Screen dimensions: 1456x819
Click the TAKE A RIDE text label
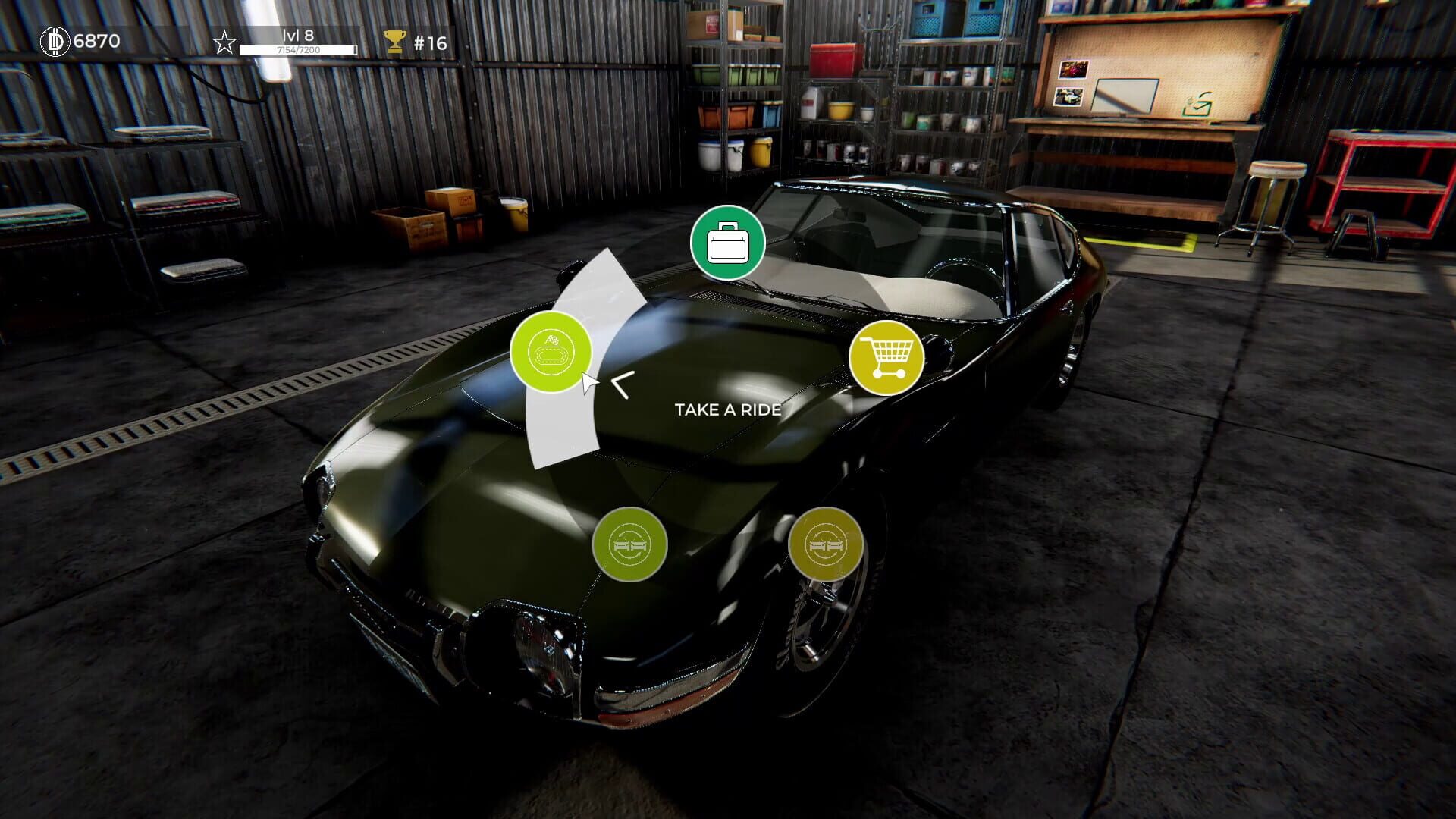pos(727,410)
